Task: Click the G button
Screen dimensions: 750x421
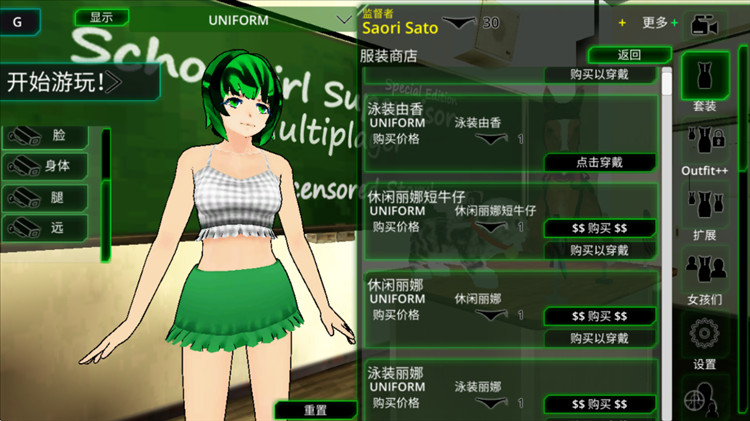Action: click(20, 20)
